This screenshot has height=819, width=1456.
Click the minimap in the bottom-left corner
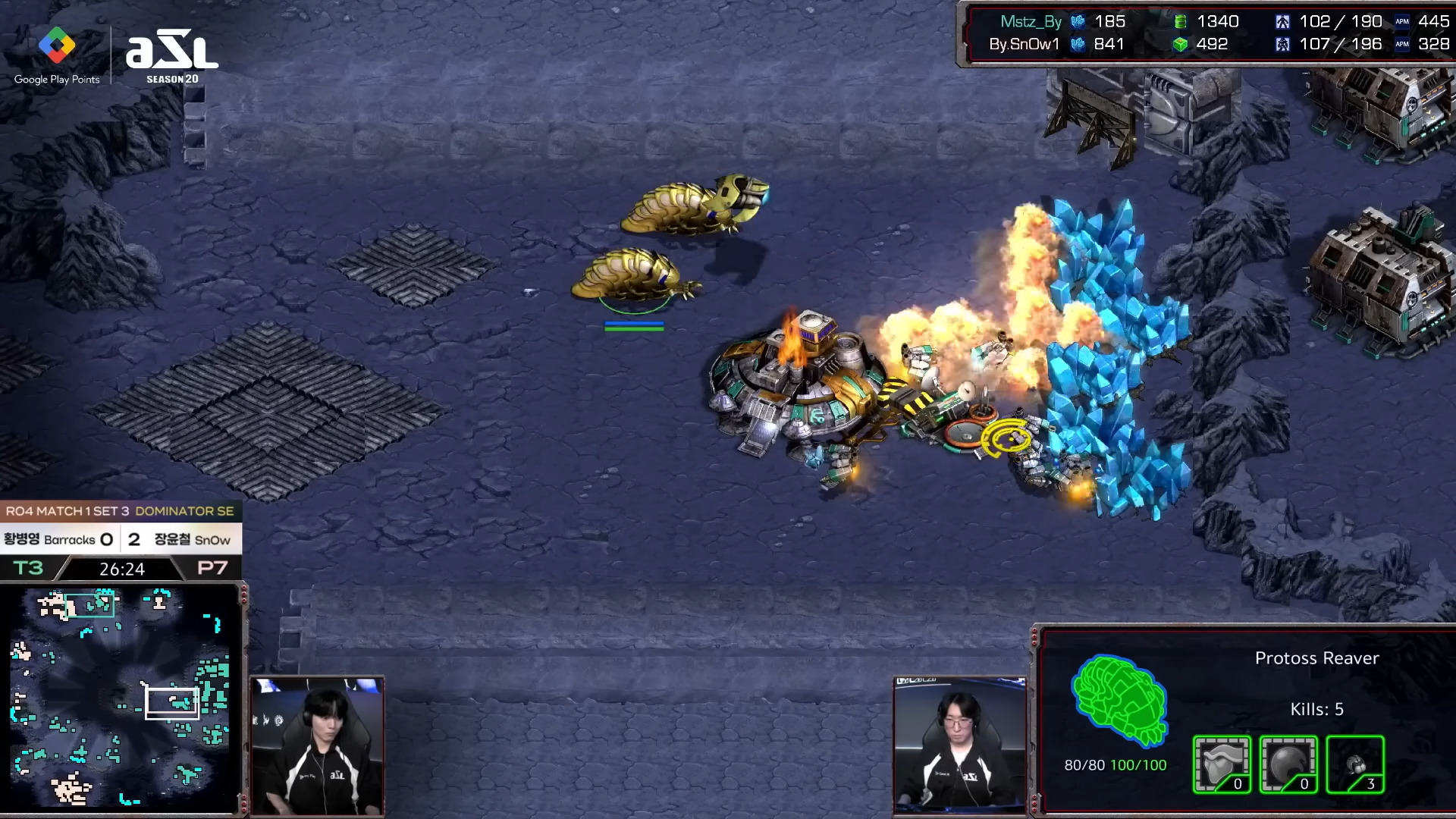pos(121,696)
